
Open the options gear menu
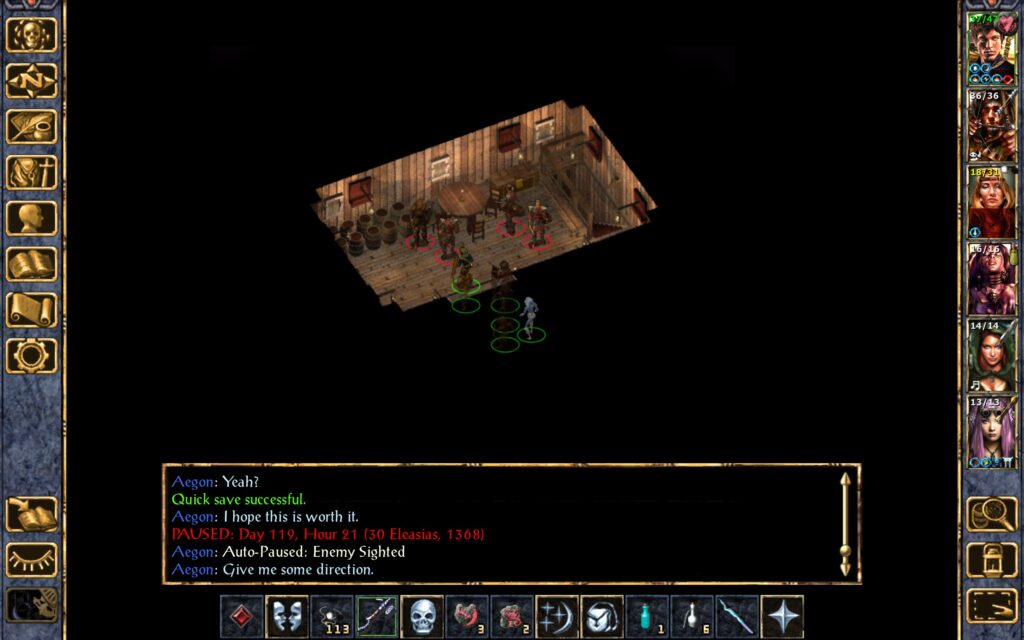(32, 356)
